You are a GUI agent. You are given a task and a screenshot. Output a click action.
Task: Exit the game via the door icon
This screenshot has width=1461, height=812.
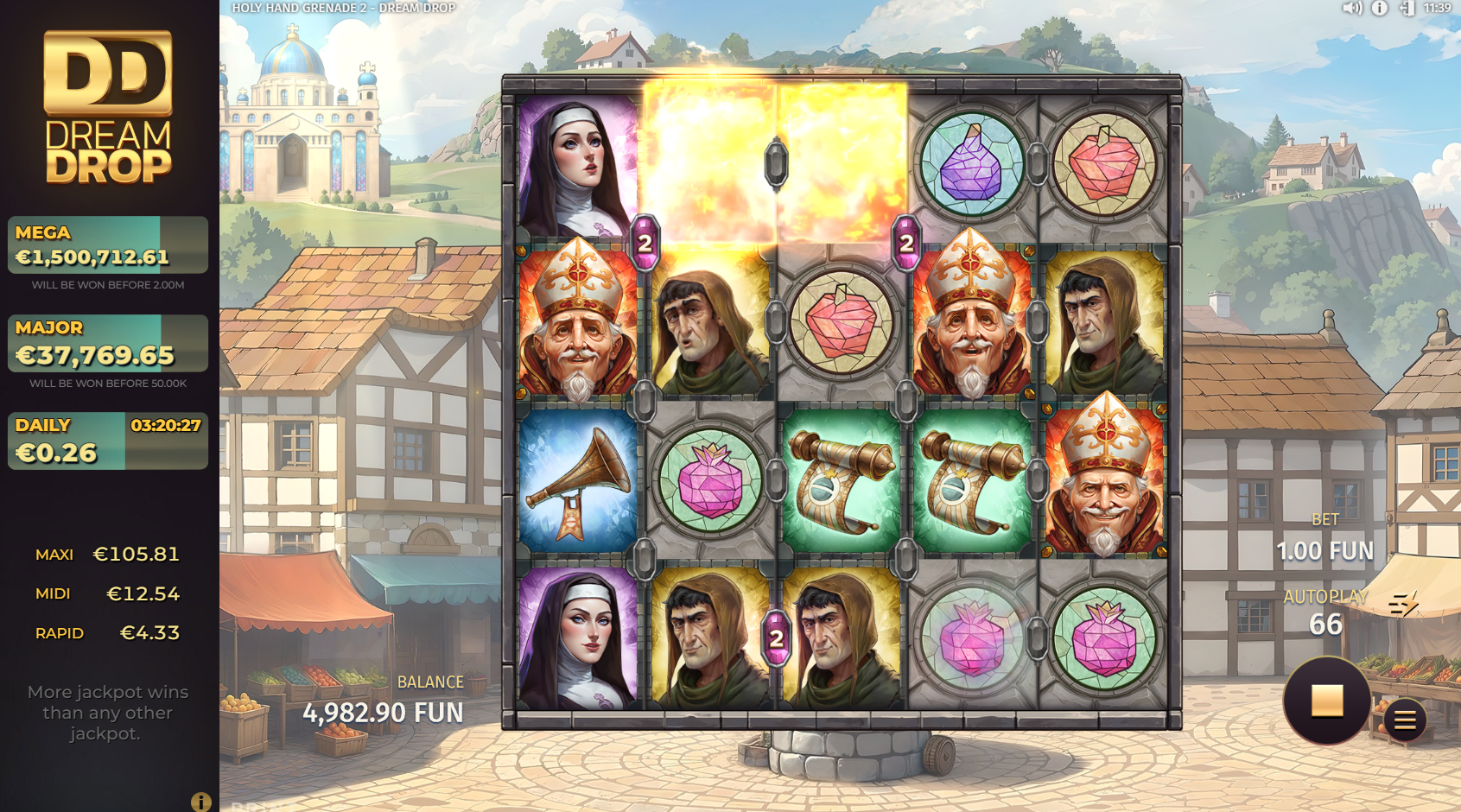coord(1407,8)
